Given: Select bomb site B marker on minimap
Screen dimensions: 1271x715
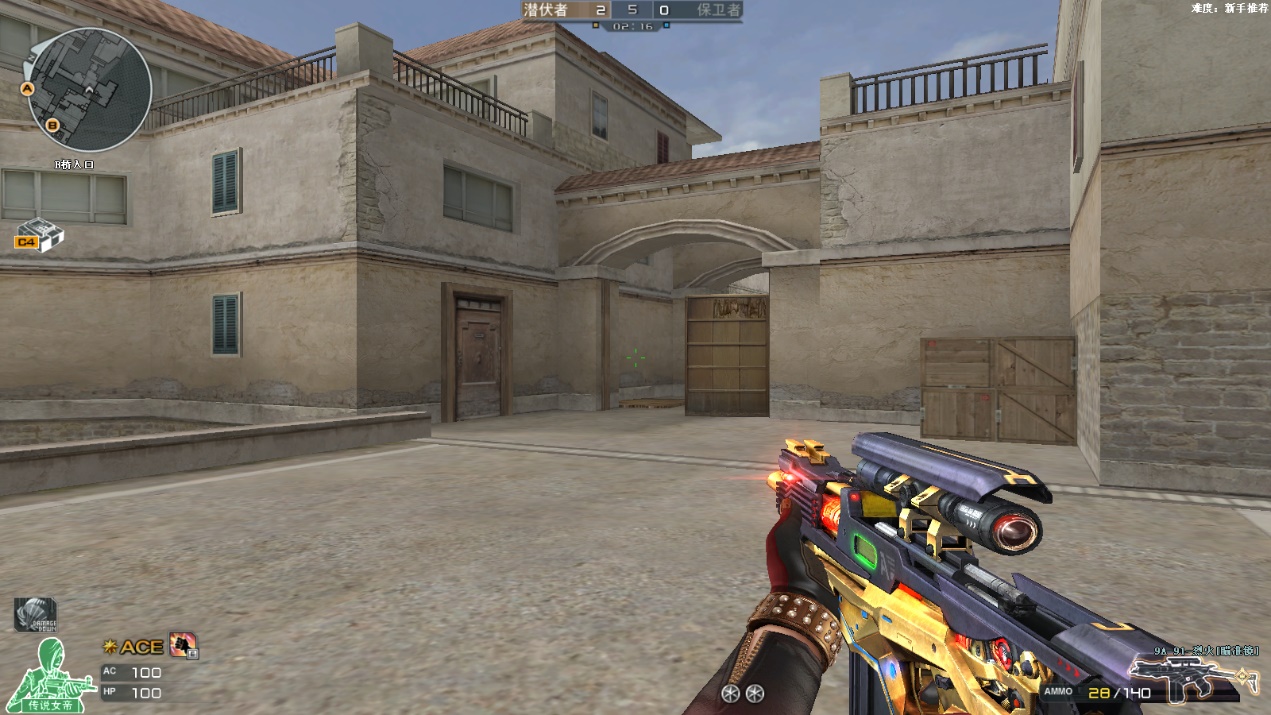Looking at the screenshot, I should pos(53,125).
